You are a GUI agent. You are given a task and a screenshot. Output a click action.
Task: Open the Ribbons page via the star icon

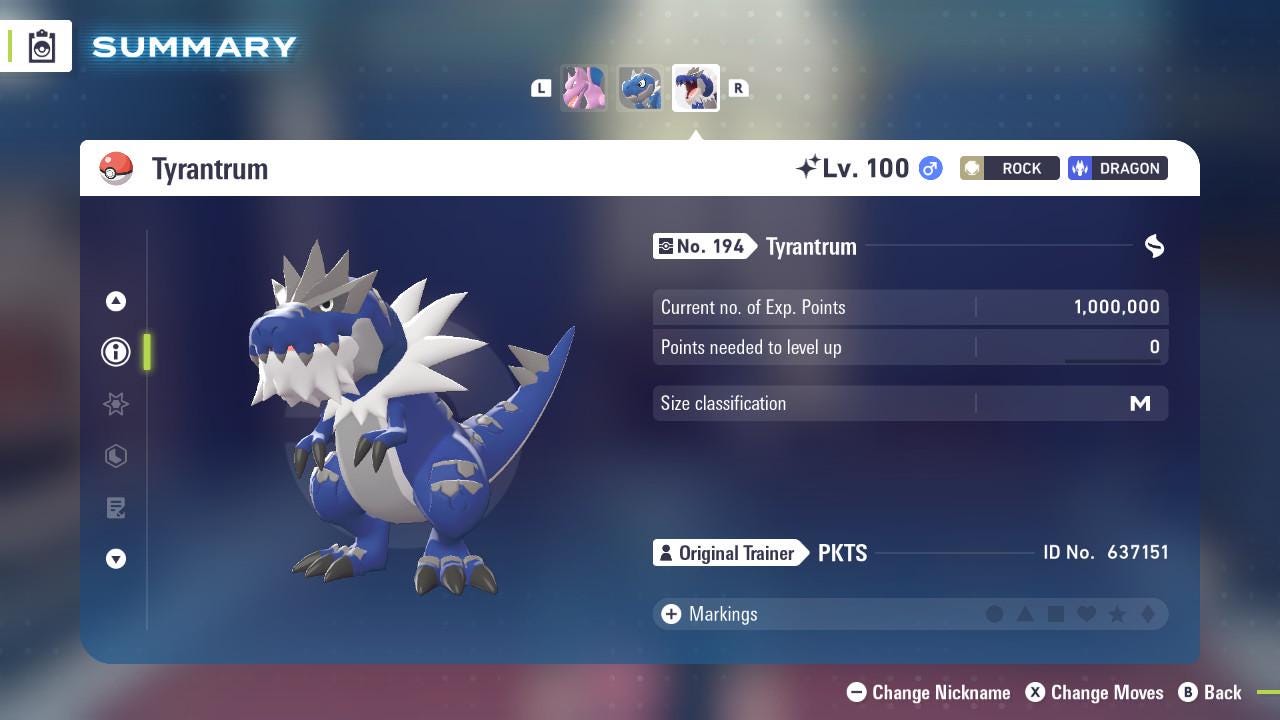point(116,404)
